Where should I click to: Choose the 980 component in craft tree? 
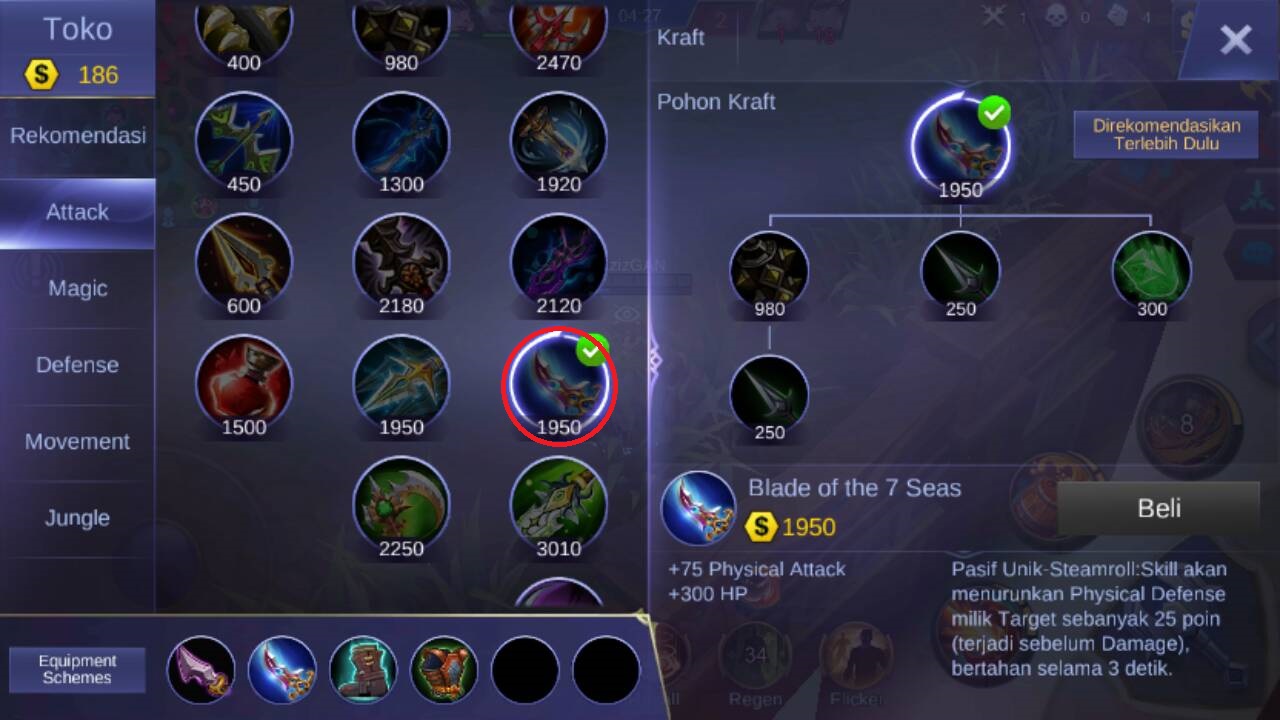click(x=769, y=271)
